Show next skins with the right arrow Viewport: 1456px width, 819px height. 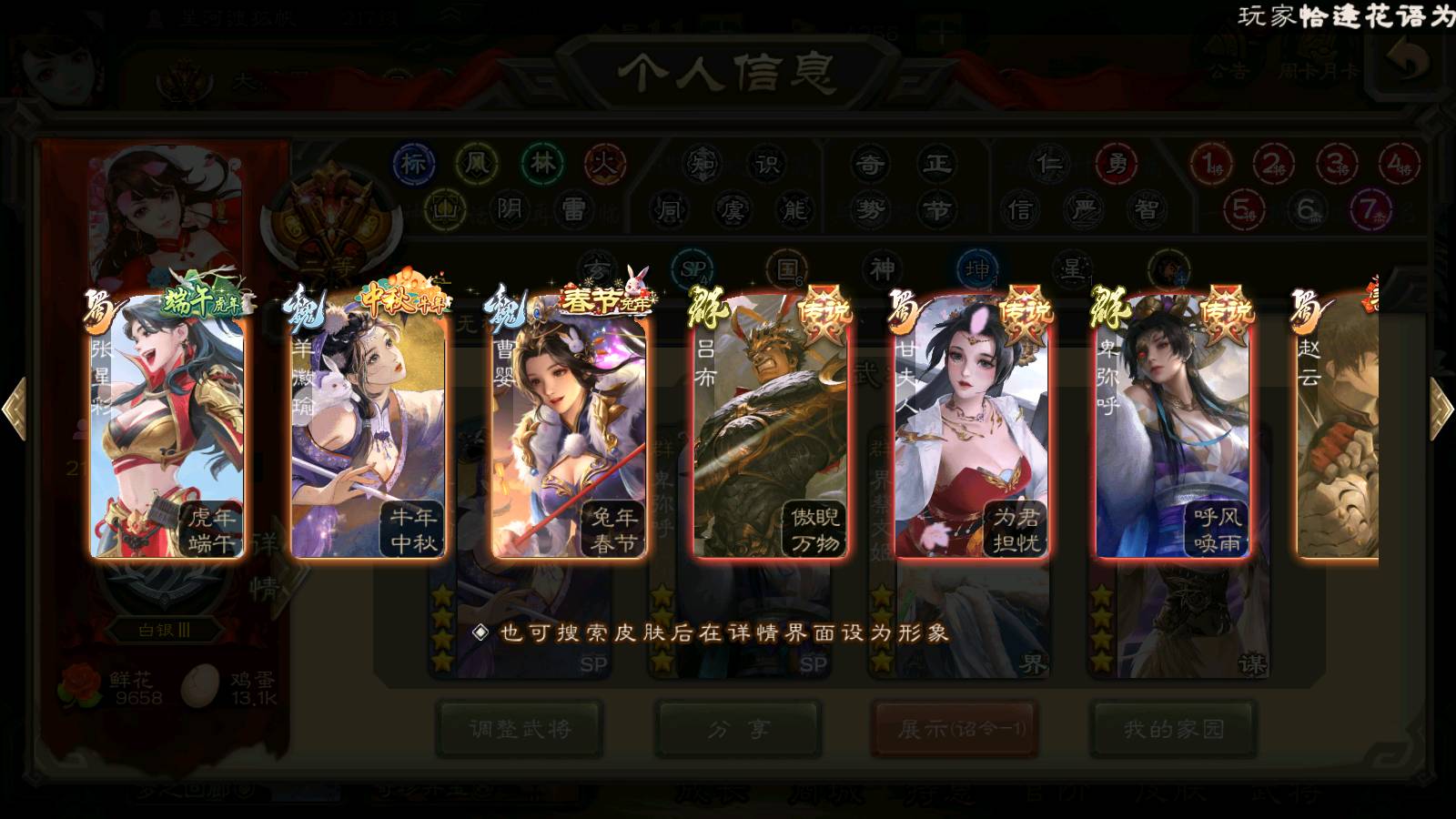click(x=1440, y=409)
